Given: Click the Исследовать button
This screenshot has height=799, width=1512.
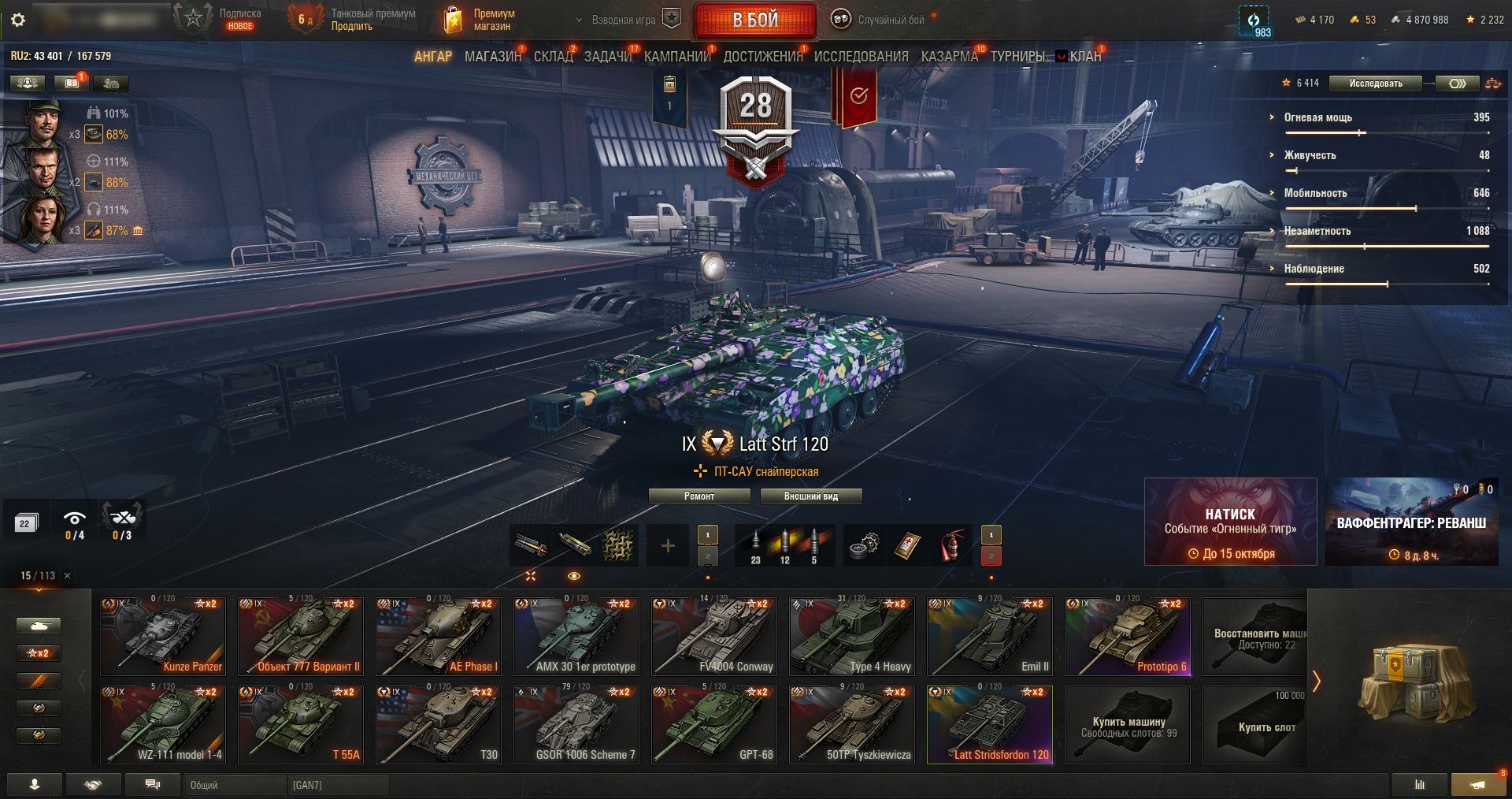Looking at the screenshot, I should (x=1376, y=84).
